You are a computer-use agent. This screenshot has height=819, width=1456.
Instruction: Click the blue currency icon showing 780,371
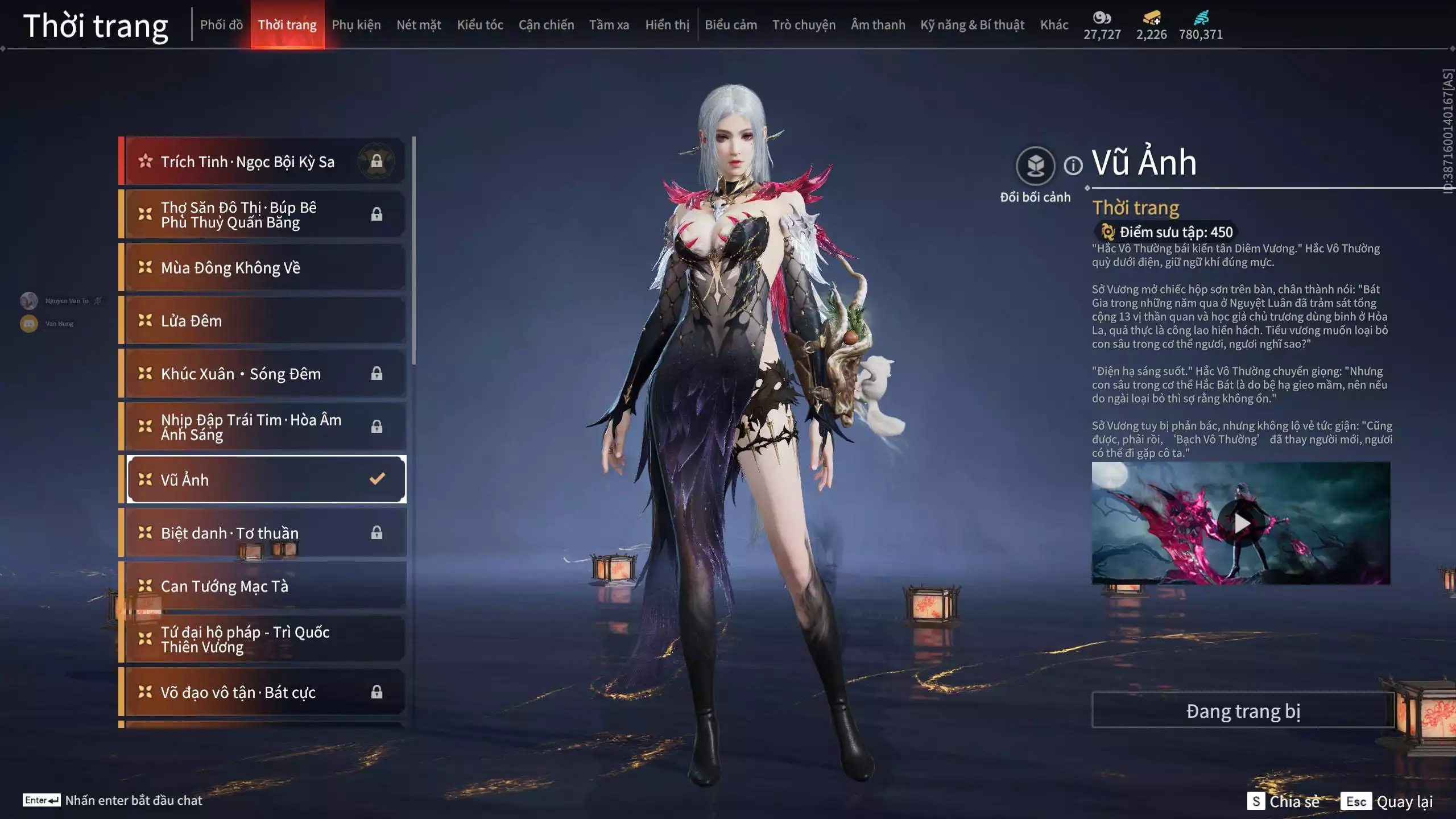point(1200,18)
